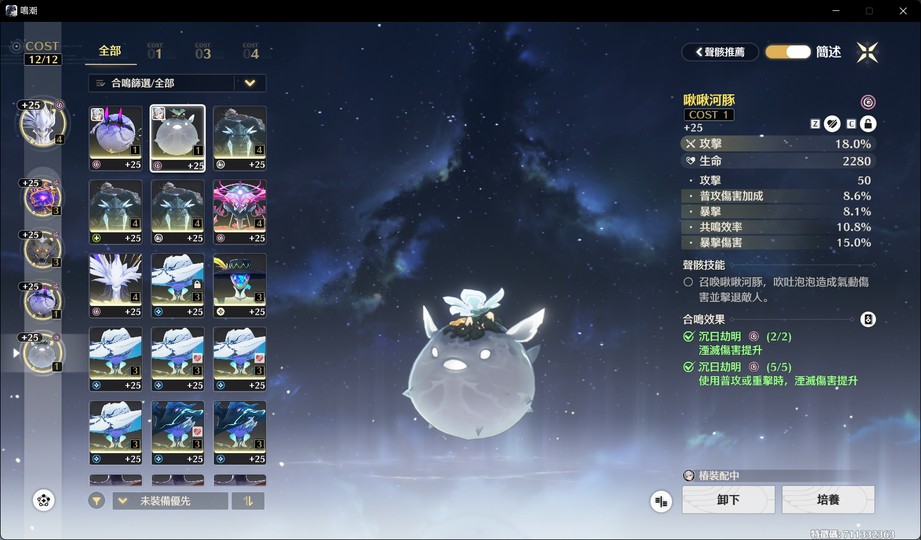Switch to the COST 01 tab
Viewport: 921px width, 540px height.
pos(154,51)
